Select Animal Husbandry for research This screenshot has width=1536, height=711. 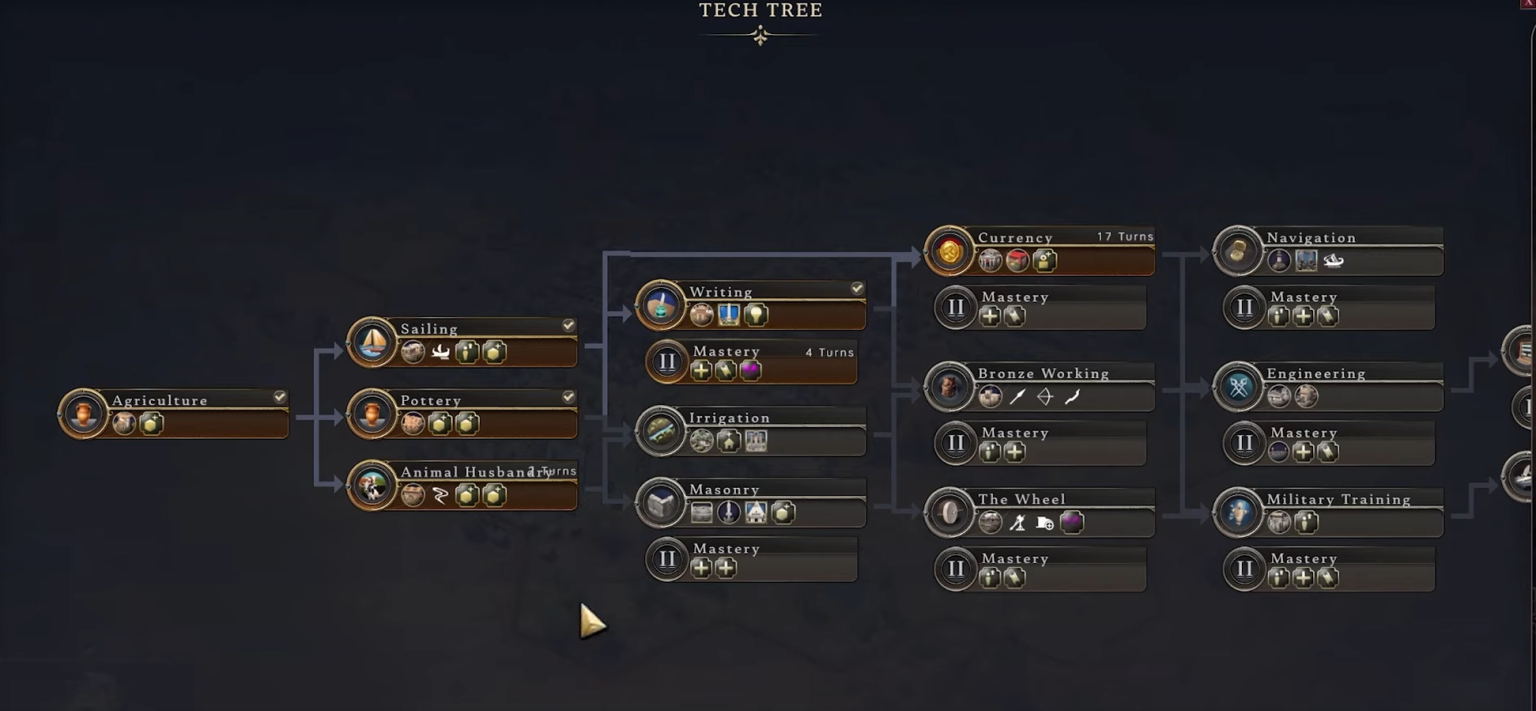tap(463, 485)
